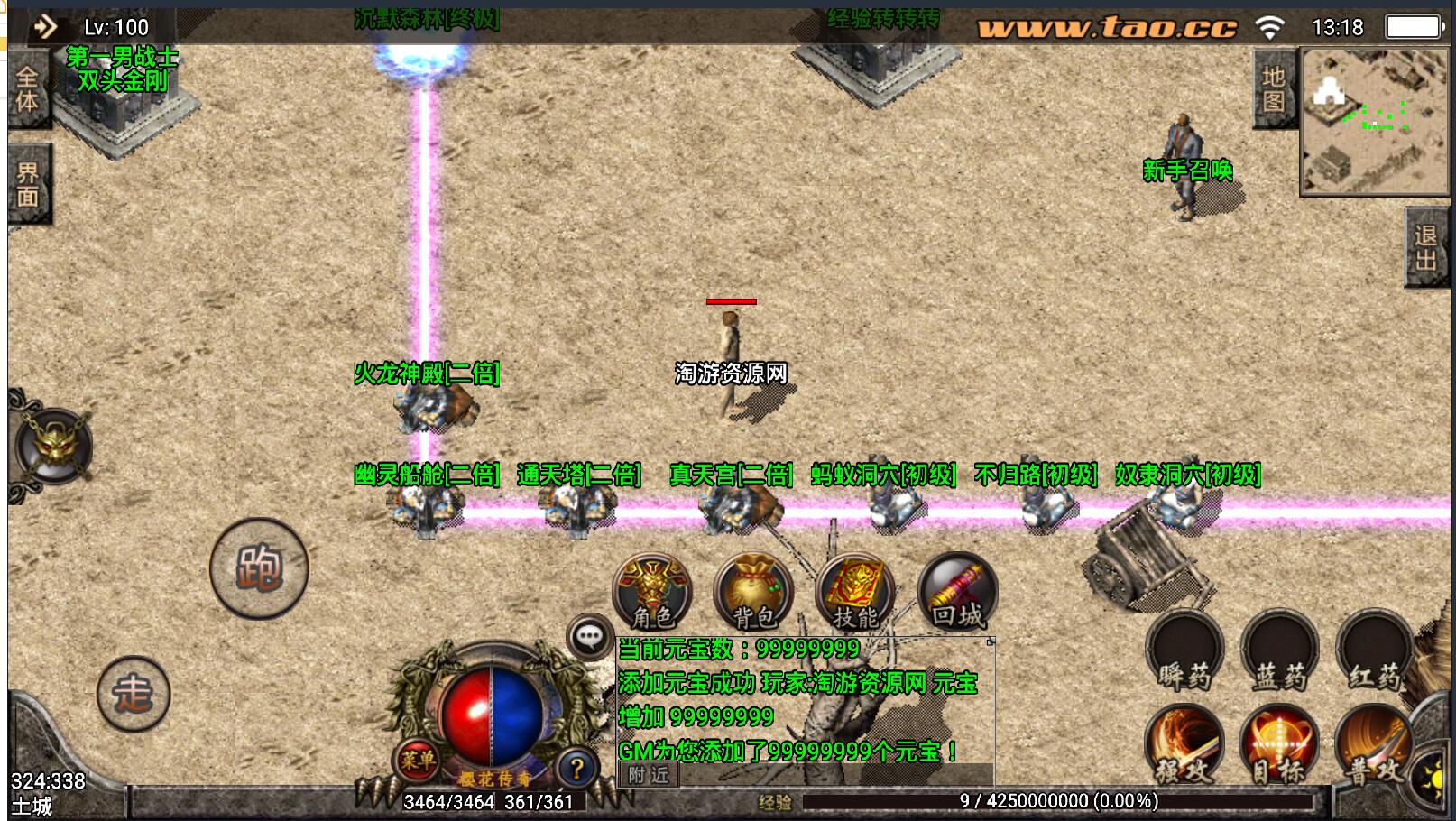Open the 角色 character panel
This screenshot has width=1456, height=821.
[x=652, y=592]
